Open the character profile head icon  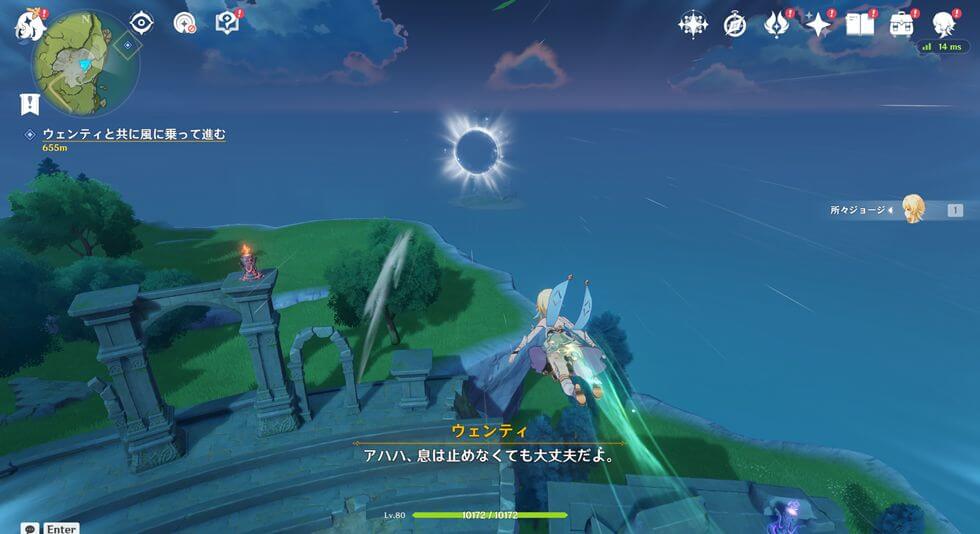(944, 24)
